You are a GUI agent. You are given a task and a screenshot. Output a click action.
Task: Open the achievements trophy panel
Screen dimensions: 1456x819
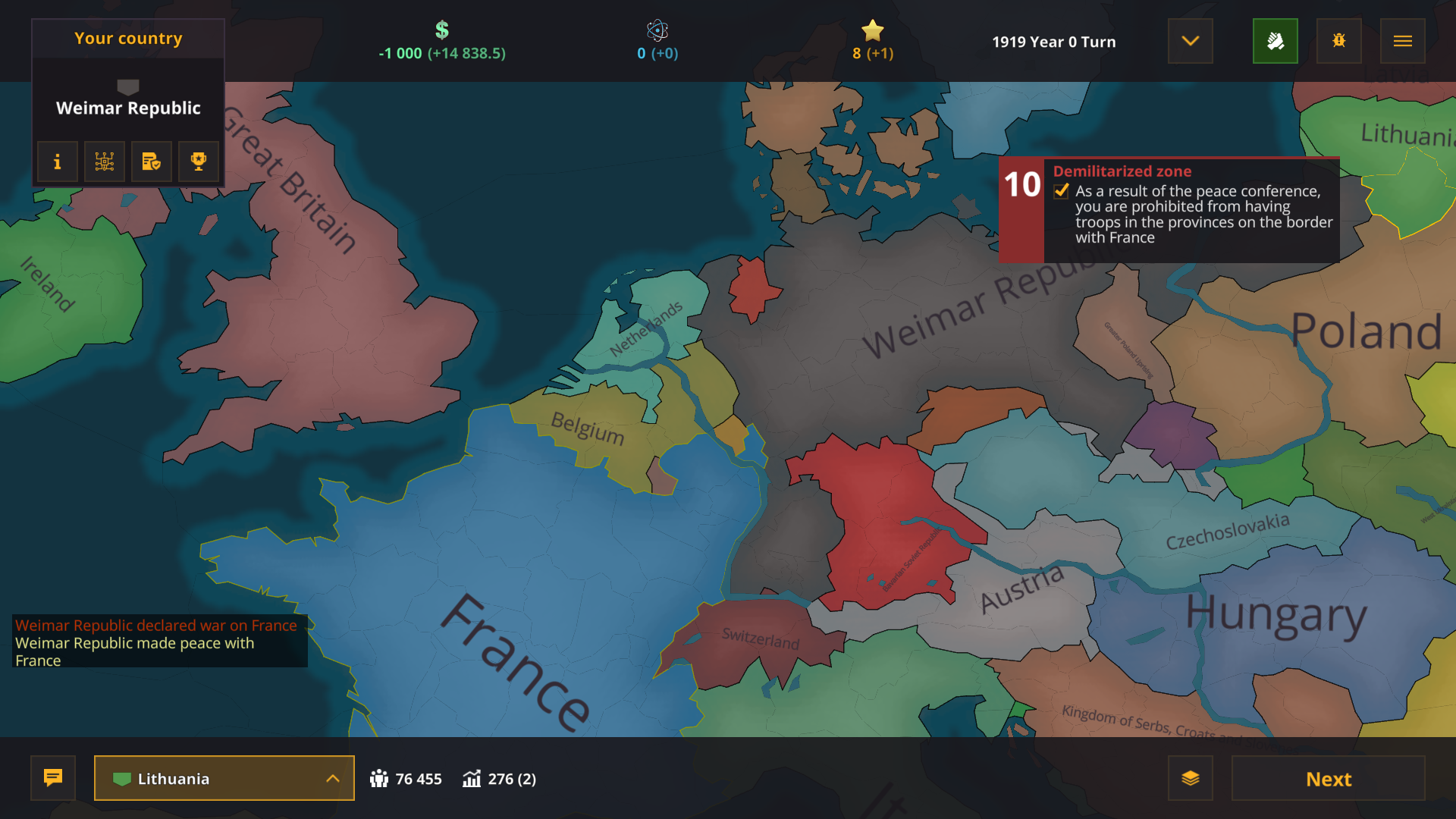click(198, 162)
